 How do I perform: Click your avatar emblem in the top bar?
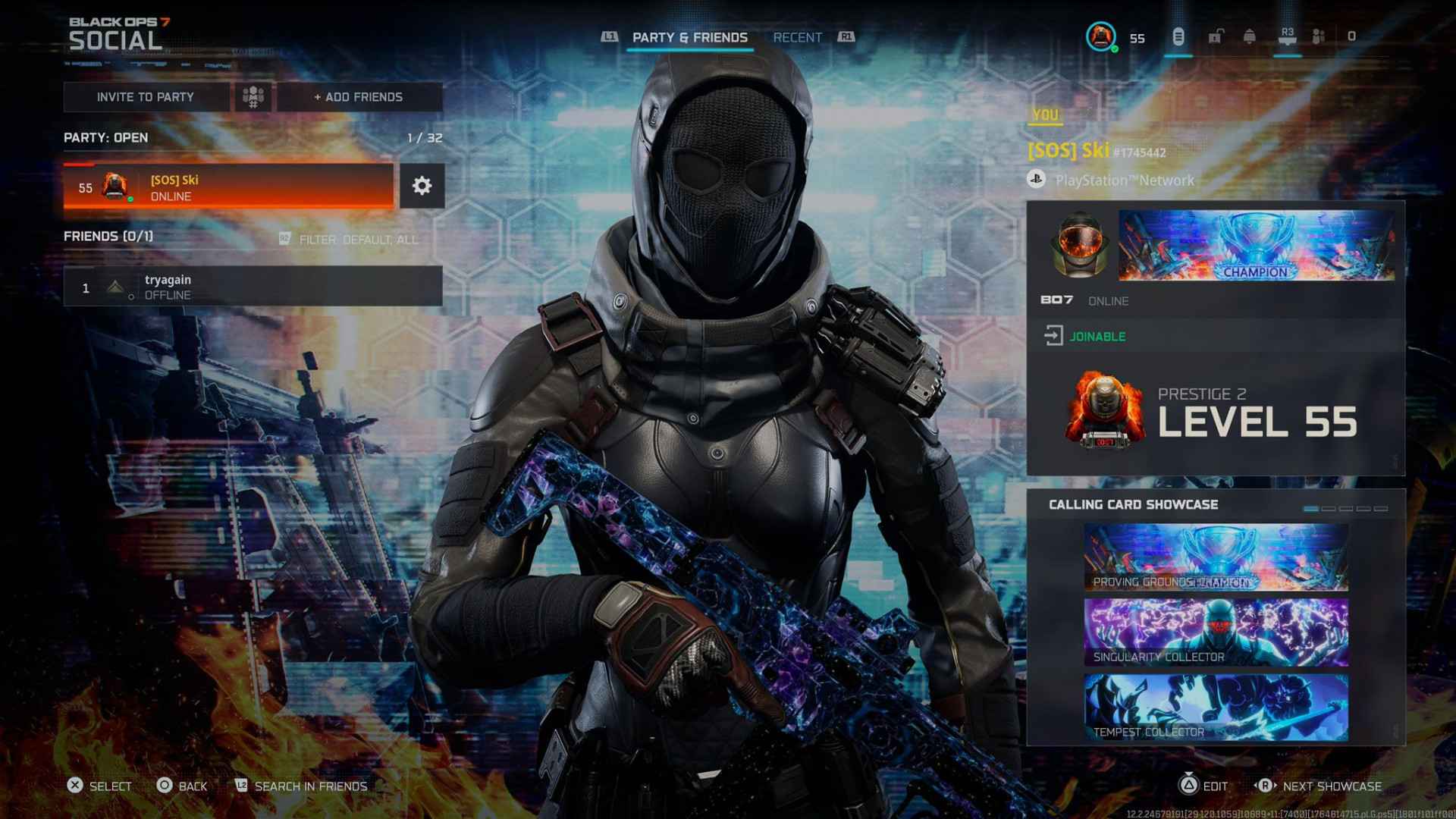(1101, 36)
